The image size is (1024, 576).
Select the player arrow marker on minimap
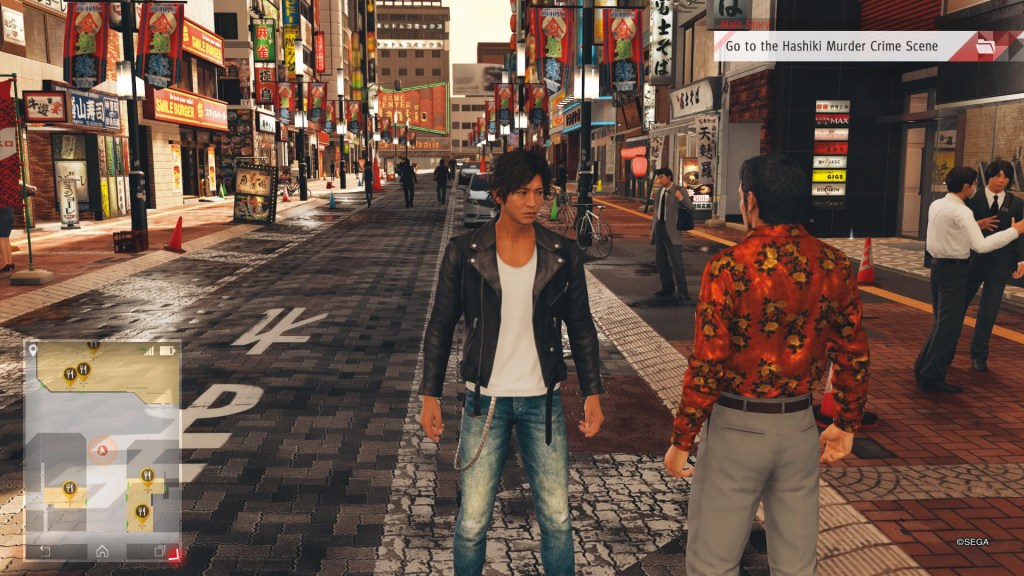(x=101, y=450)
